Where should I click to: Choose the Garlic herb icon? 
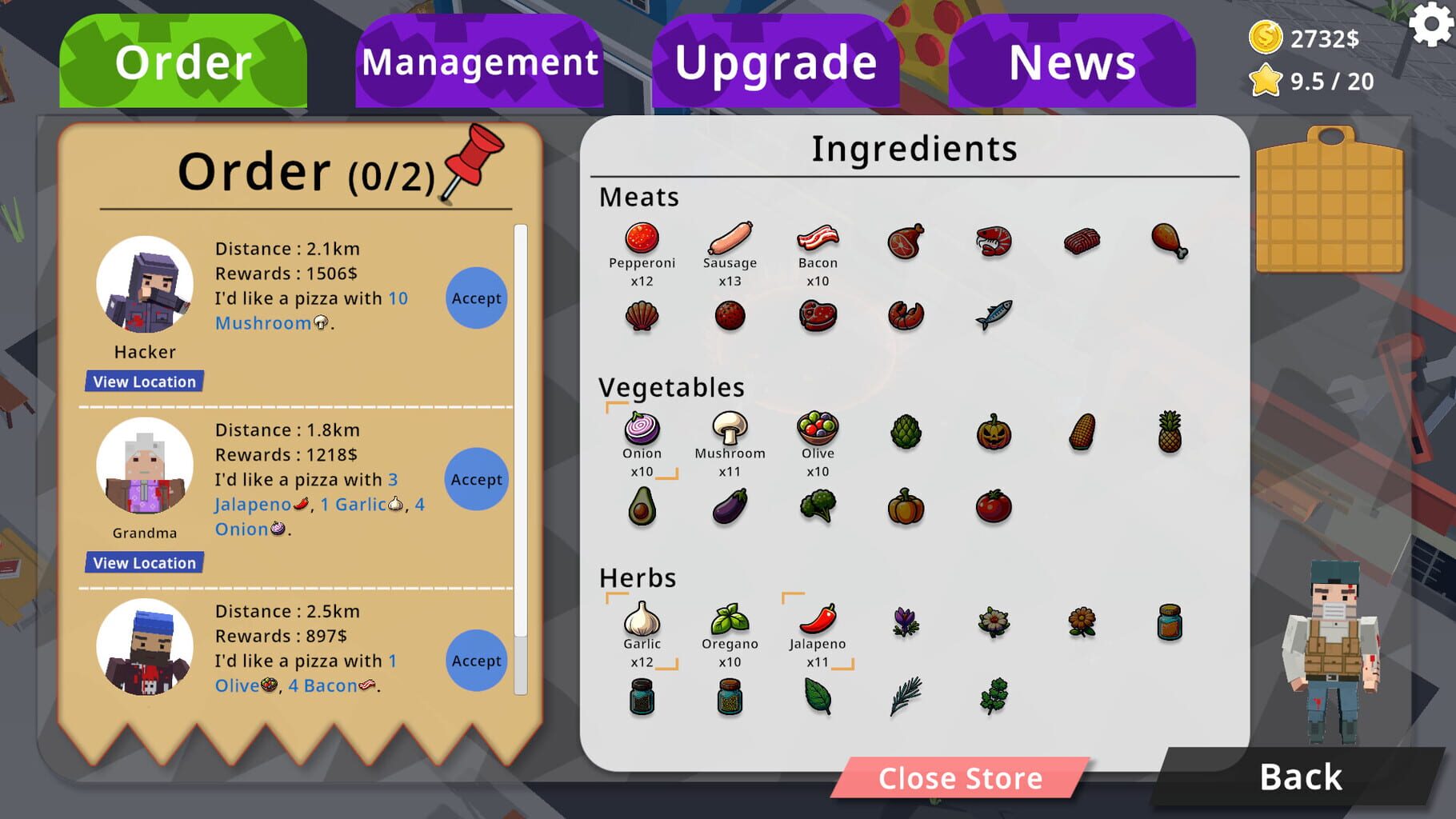coord(642,621)
